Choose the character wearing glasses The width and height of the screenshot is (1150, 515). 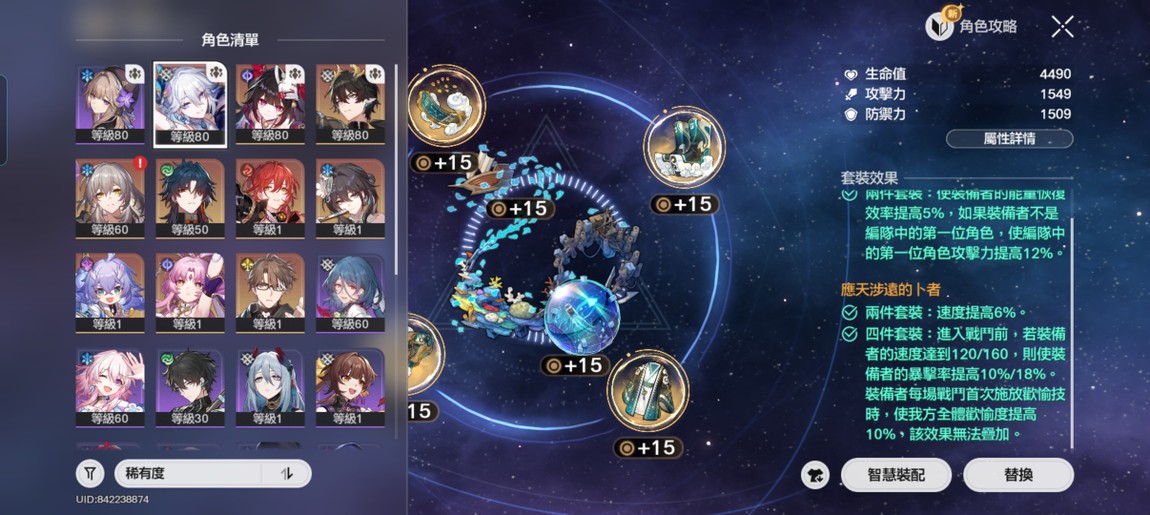(270, 292)
